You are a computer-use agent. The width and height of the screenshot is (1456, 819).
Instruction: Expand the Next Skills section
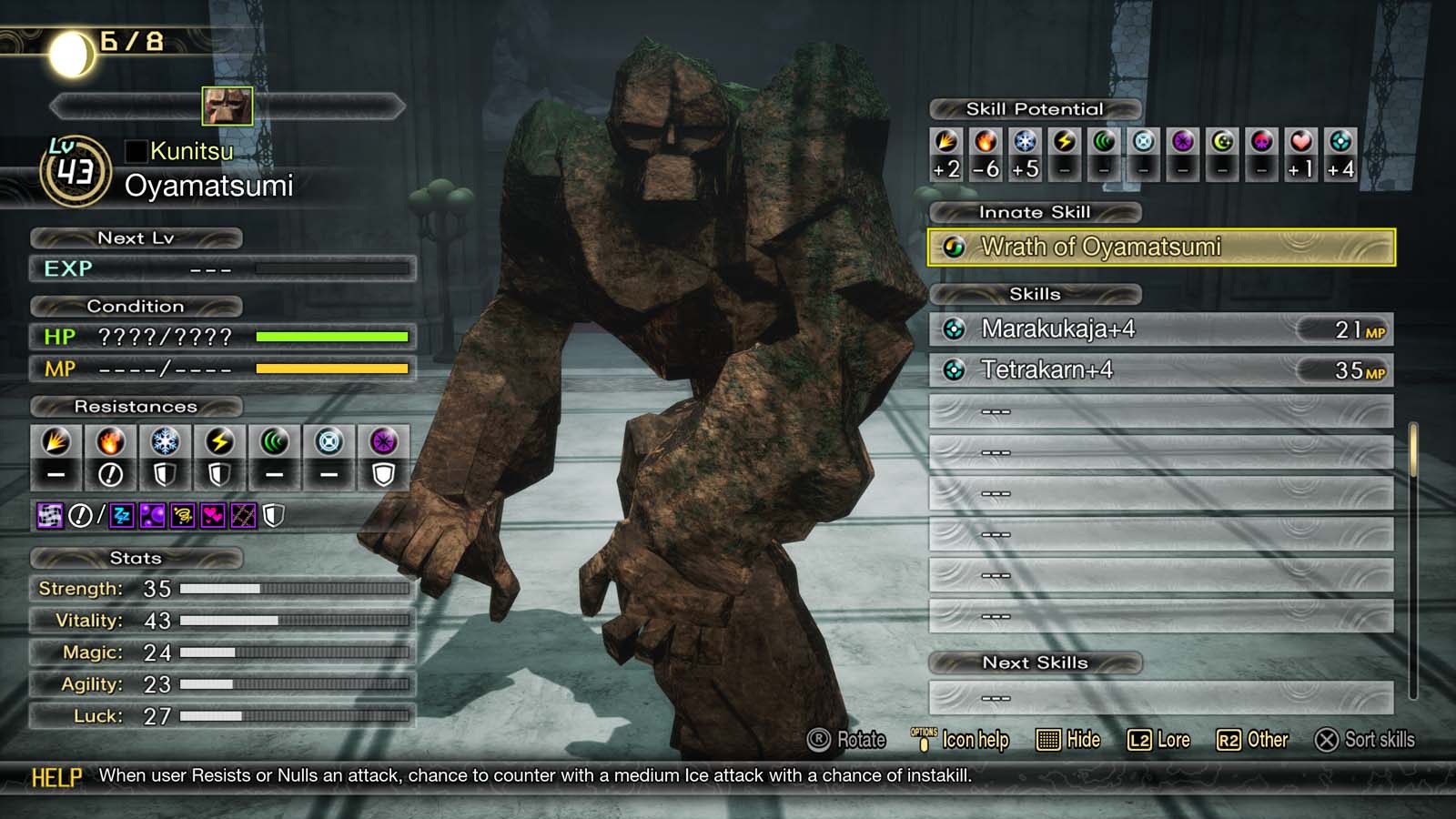[x=1035, y=662]
